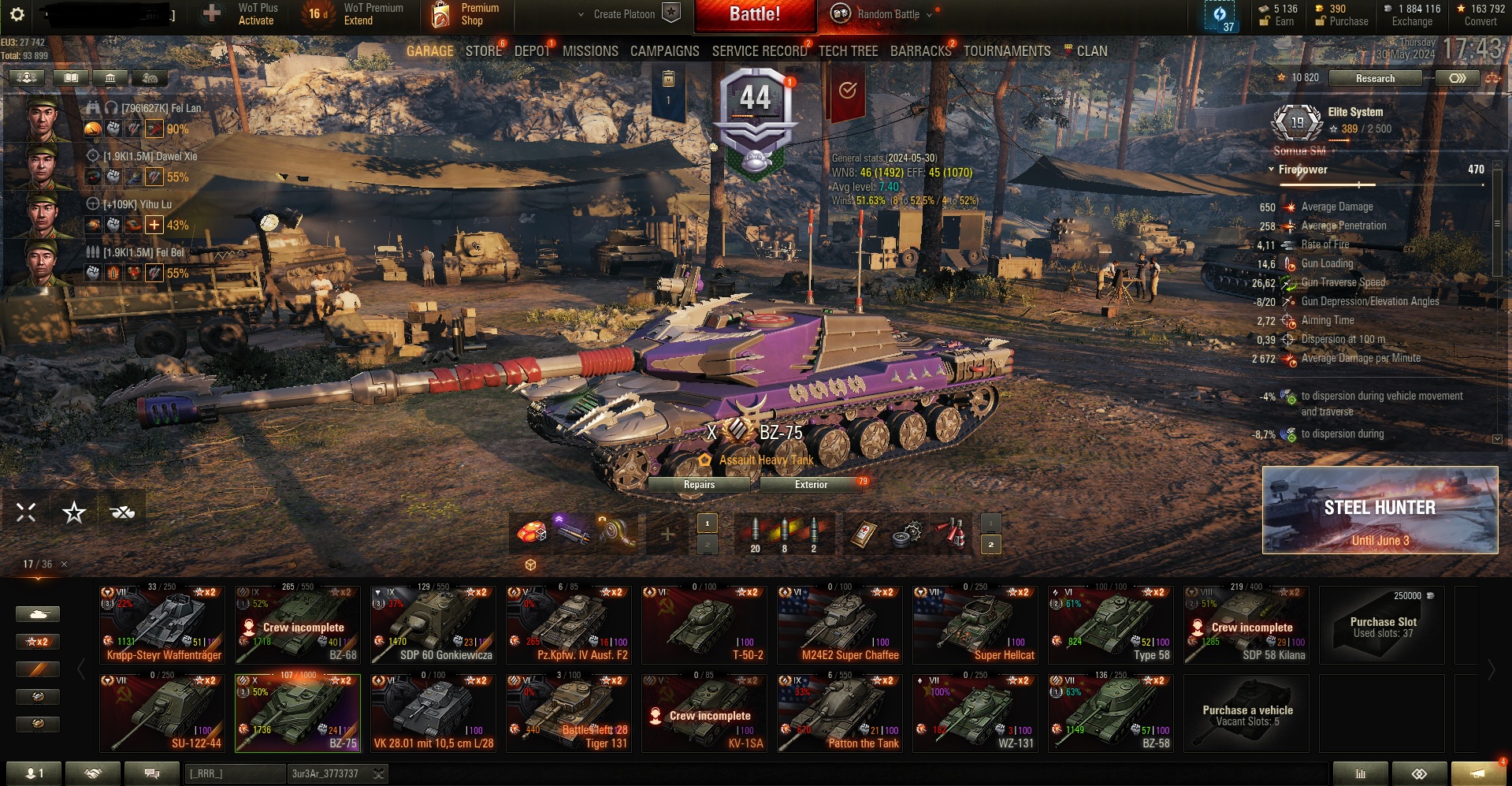
Task: Click the referral program chain-link icon
Action: (x=1418, y=773)
